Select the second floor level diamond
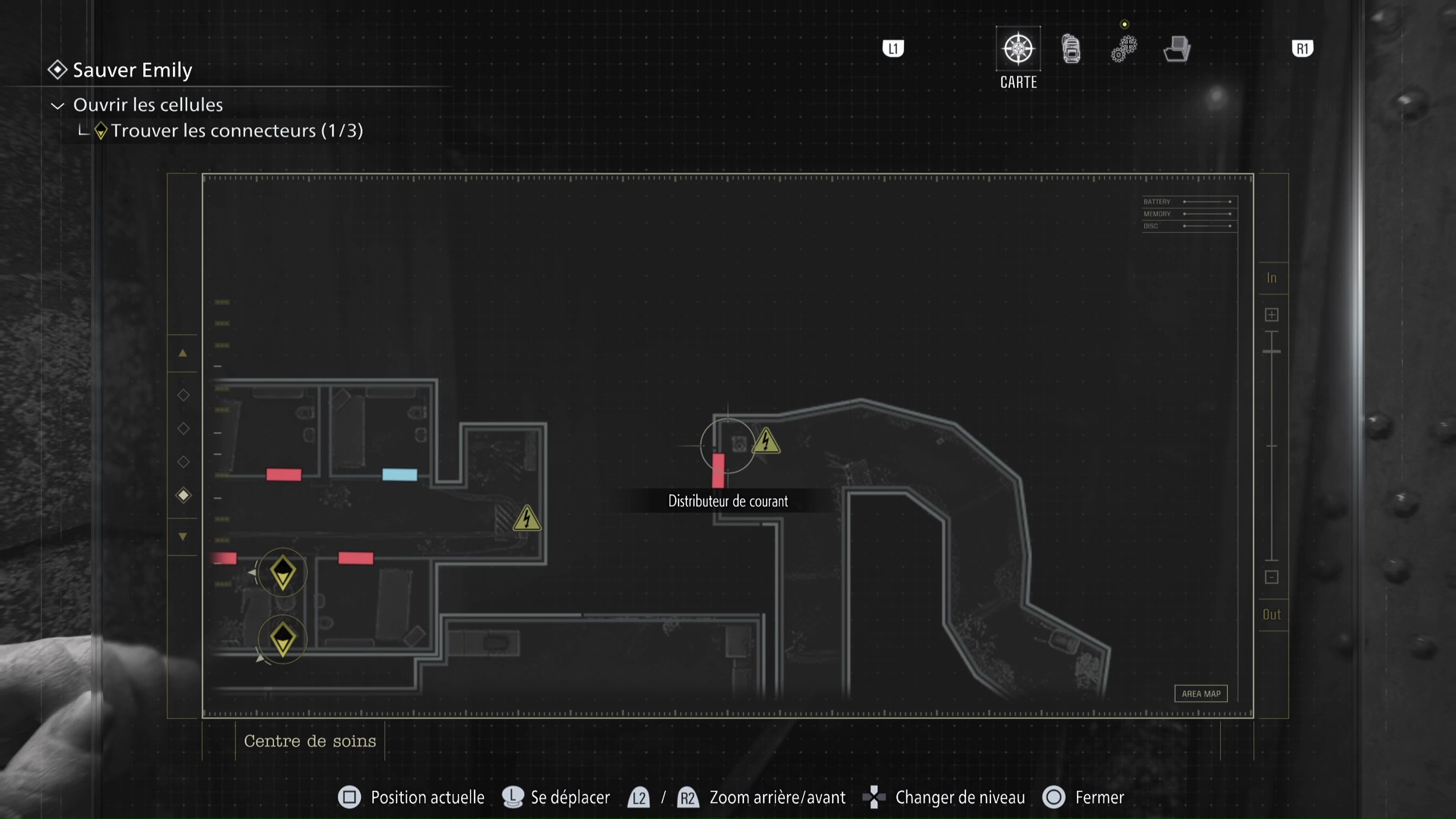1456x819 pixels. coord(183,428)
